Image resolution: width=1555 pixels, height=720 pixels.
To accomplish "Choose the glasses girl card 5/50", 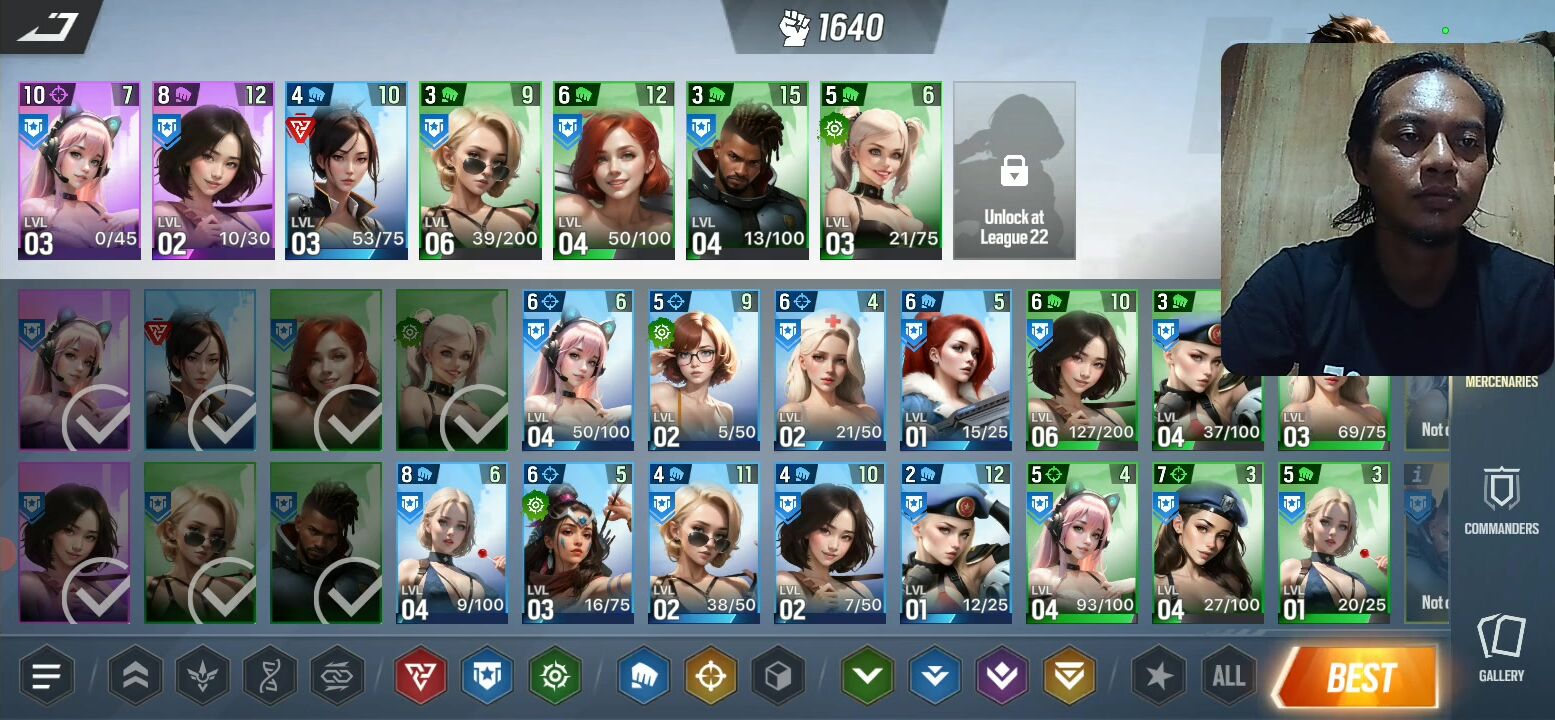I will click(x=703, y=371).
